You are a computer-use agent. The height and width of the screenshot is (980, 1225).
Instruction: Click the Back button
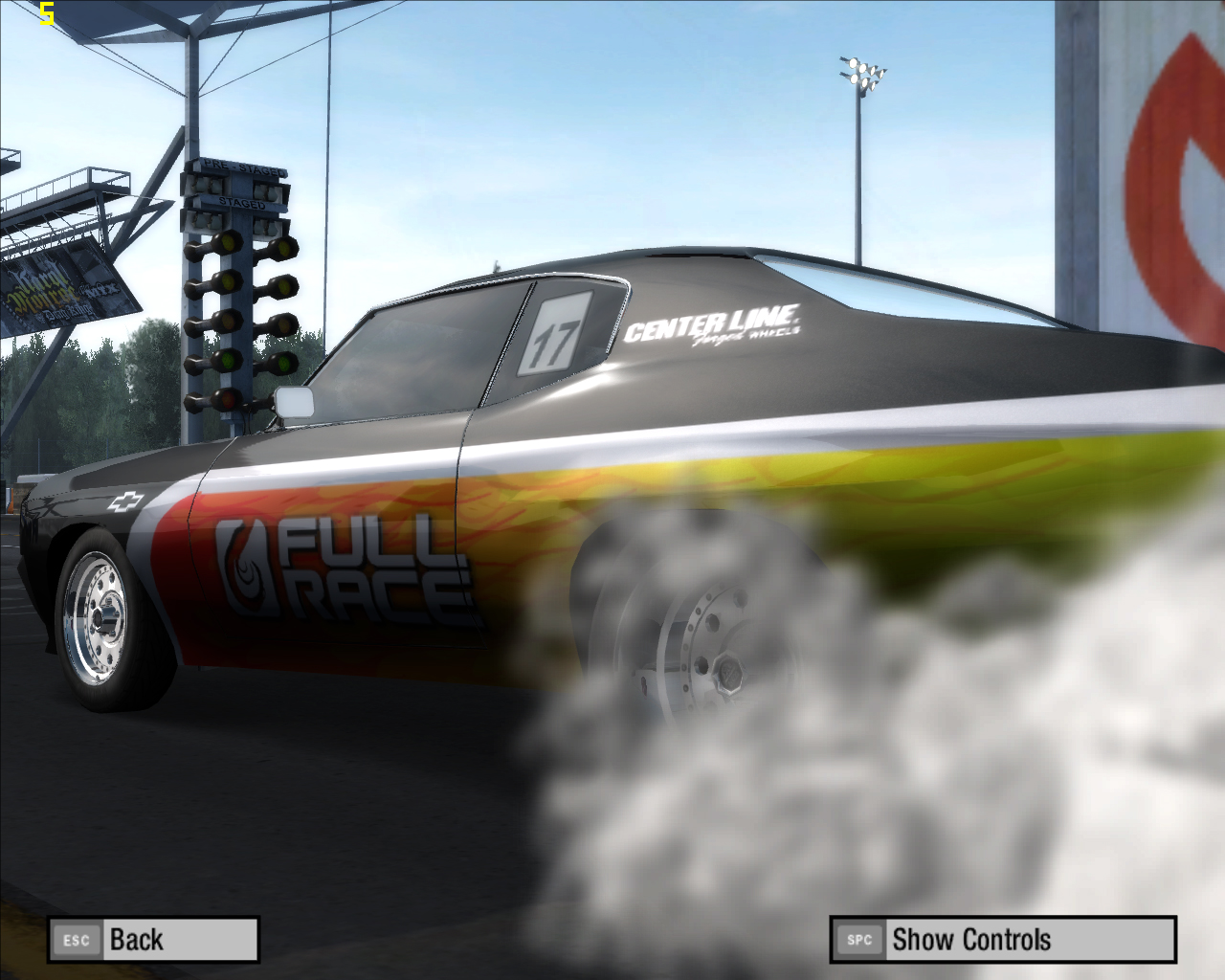click(x=153, y=940)
